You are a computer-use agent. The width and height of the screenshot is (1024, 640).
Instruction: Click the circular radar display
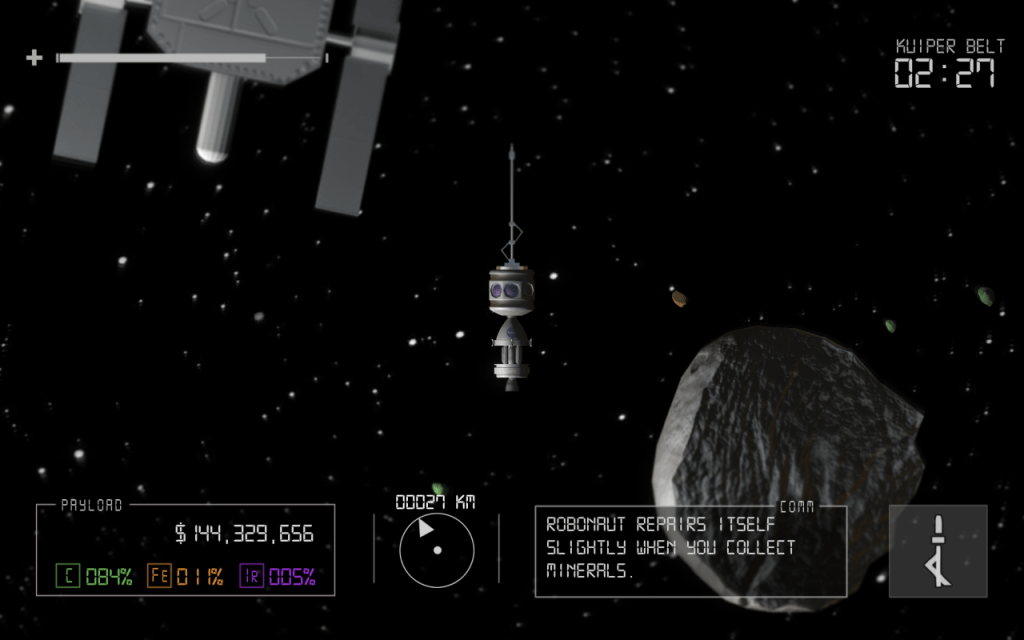[x=436, y=550]
